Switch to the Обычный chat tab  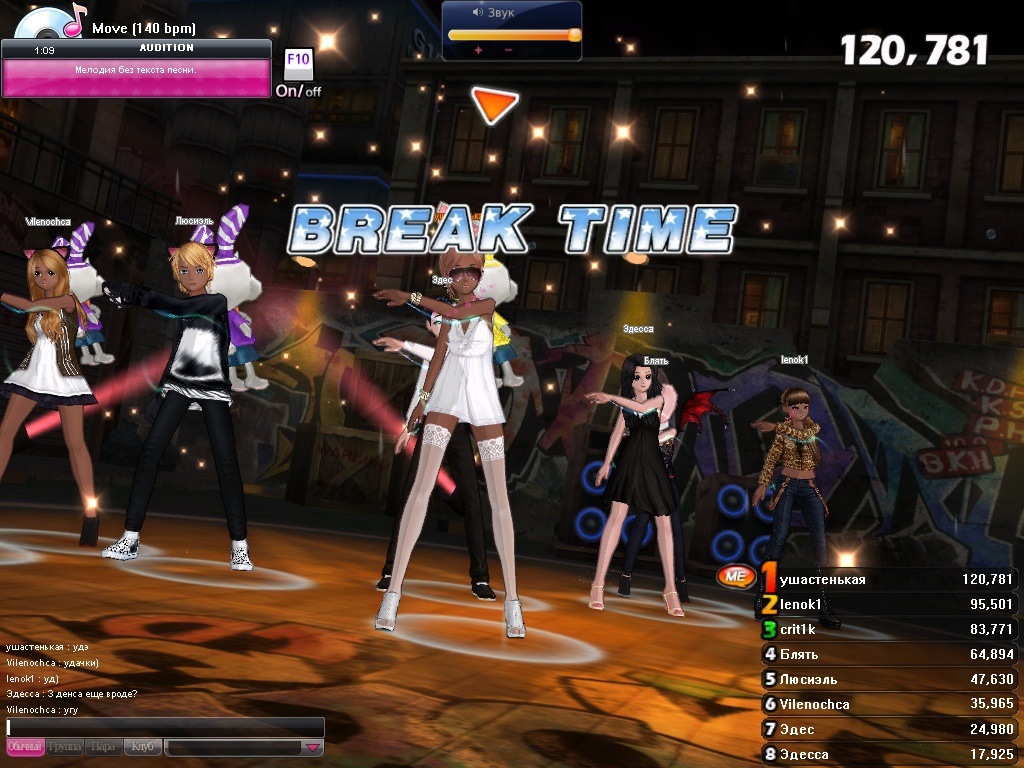click(25, 747)
